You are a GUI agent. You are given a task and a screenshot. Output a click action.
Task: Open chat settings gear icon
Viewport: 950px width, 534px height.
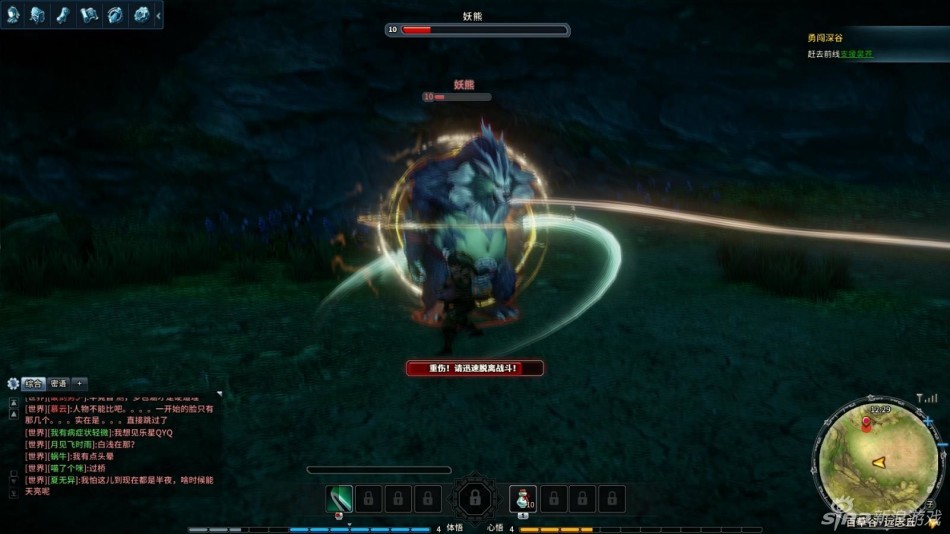(x=13, y=383)
